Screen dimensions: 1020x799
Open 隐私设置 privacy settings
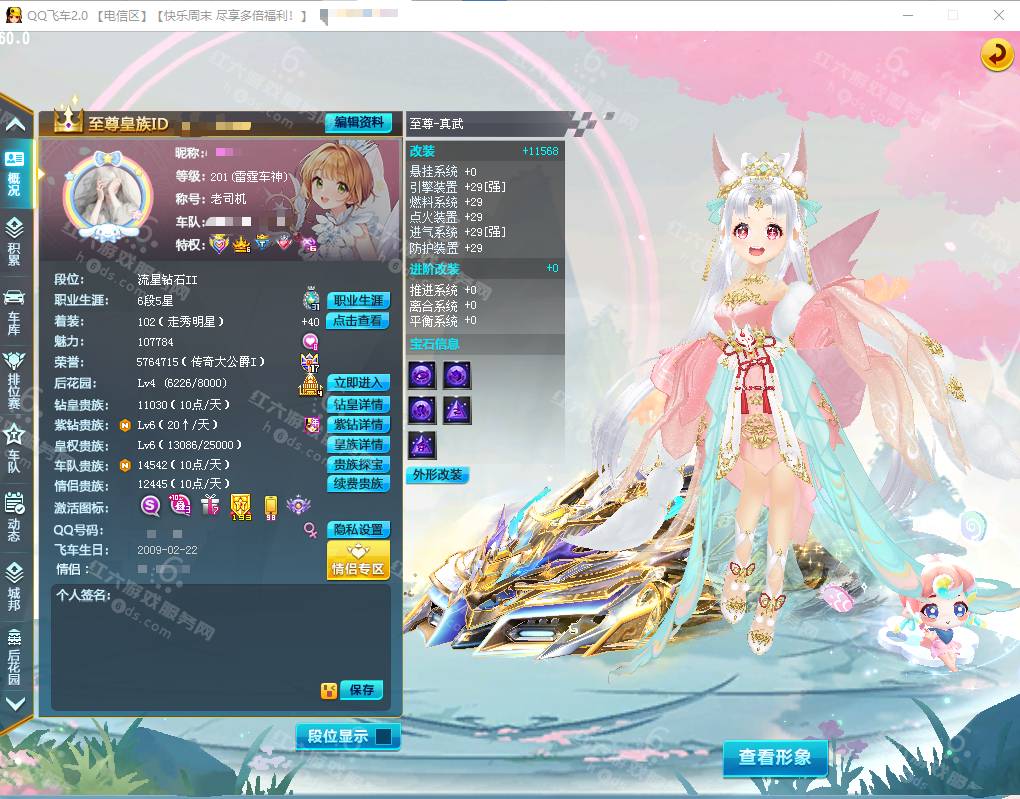click(358, 530)
